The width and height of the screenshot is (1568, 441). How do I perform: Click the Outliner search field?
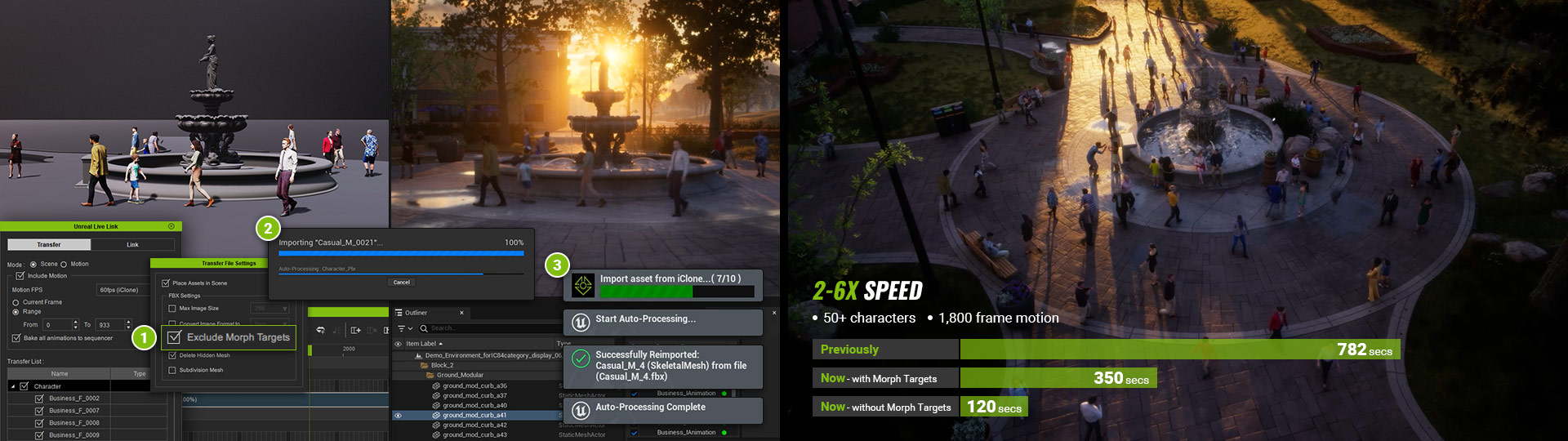pos(490,328)
